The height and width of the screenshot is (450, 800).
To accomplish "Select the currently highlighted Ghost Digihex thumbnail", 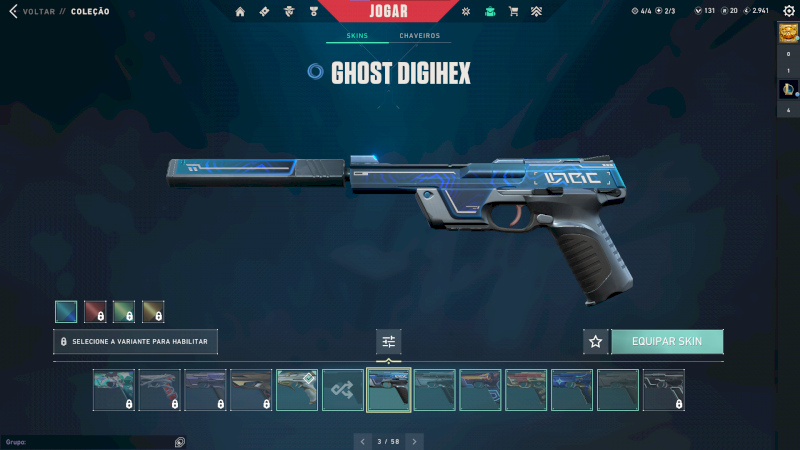I will click(x=389, y=390).
